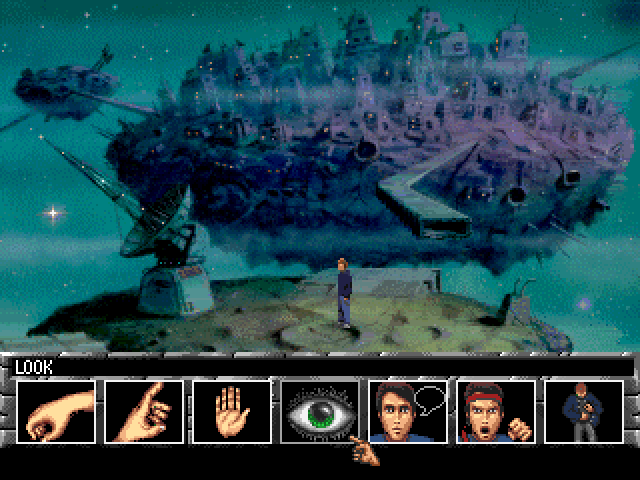Select the green eye Look icon
640x480 pixels.
coord(320,411)
